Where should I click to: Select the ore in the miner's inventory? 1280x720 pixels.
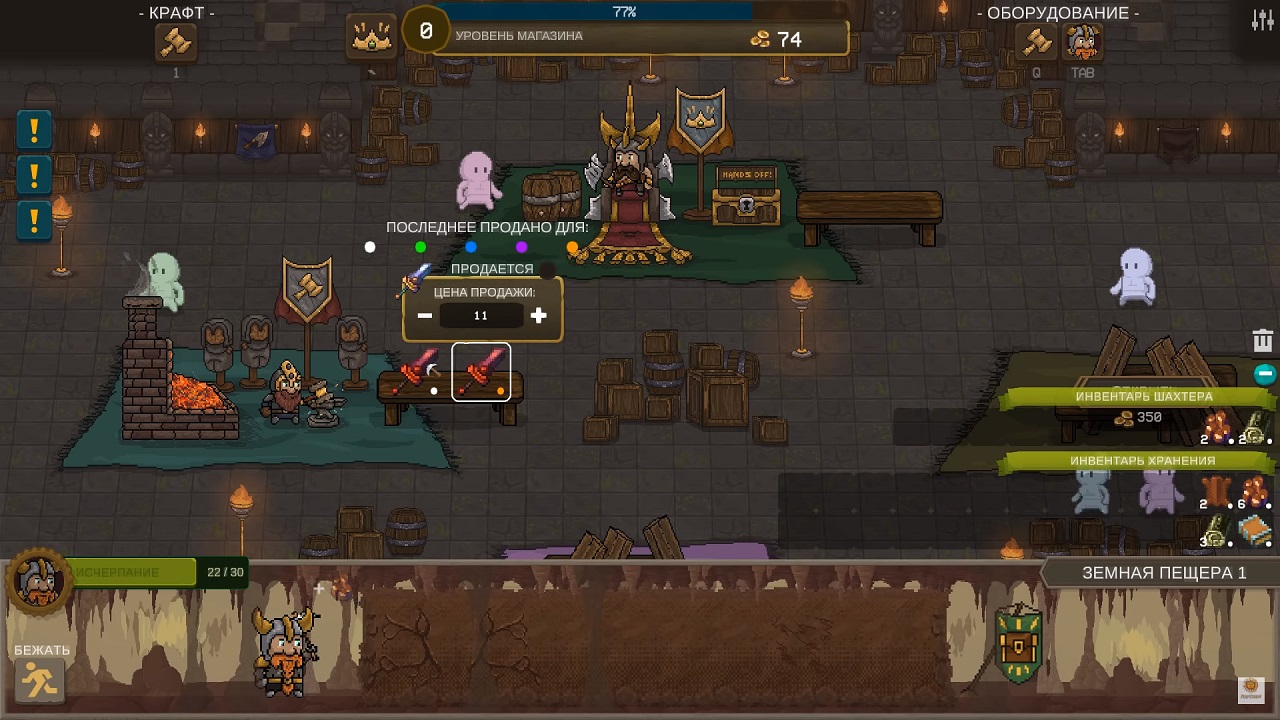(1217, 427)
